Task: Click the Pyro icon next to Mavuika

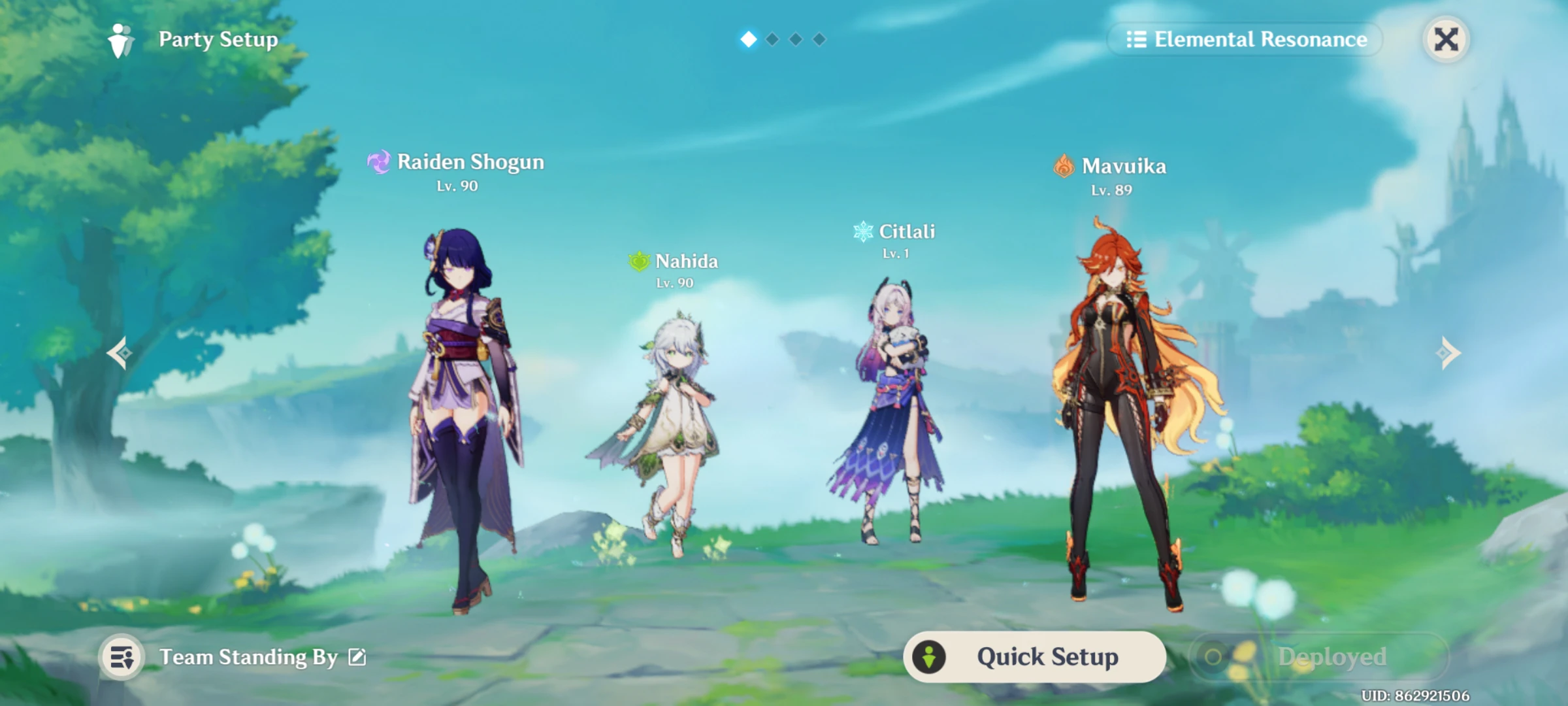Action: (1064, 166)
